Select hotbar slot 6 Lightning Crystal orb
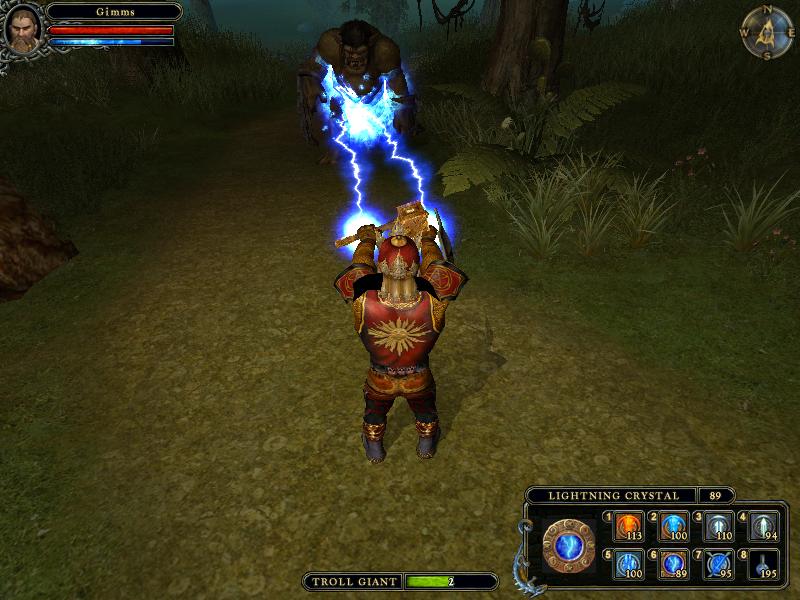The image size is (800, 600). 674,565
